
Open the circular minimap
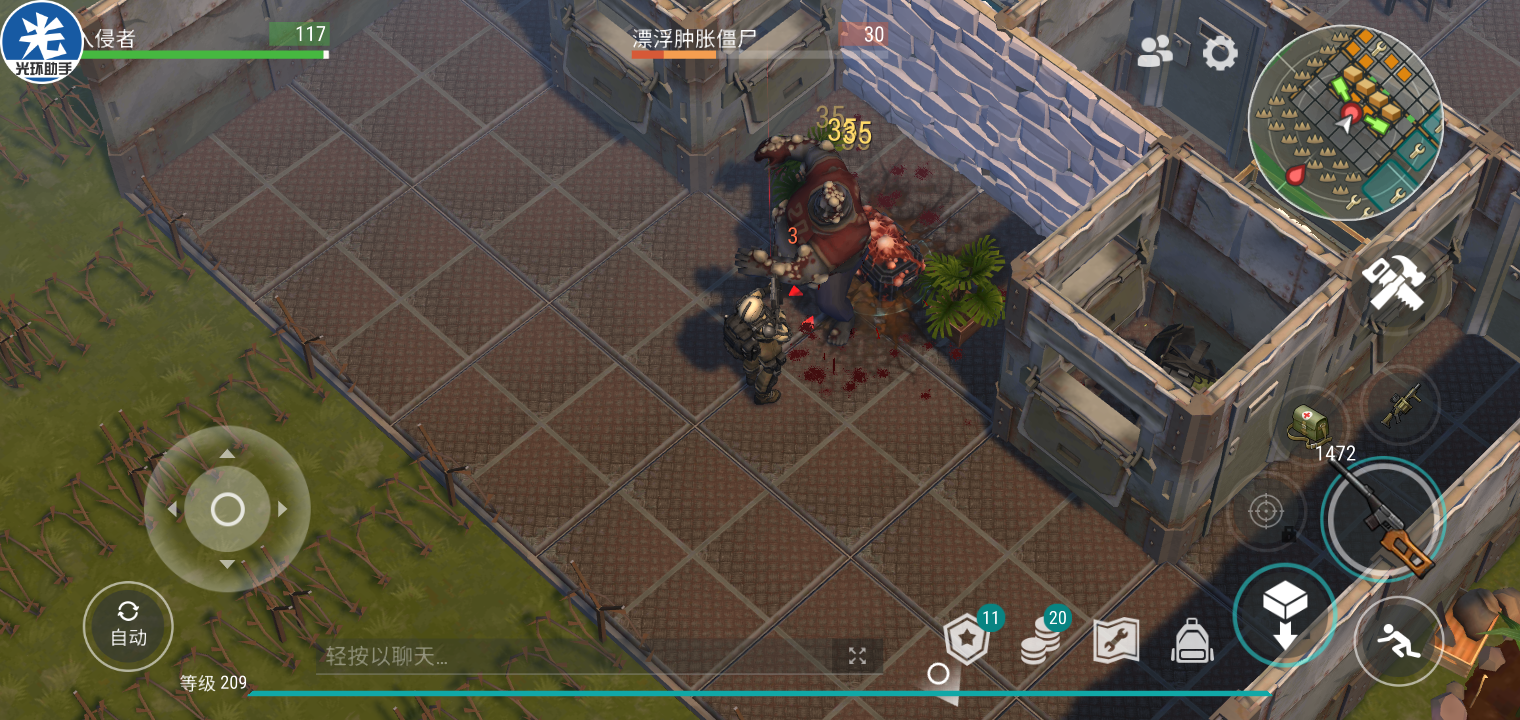[x=1345, y=121]
